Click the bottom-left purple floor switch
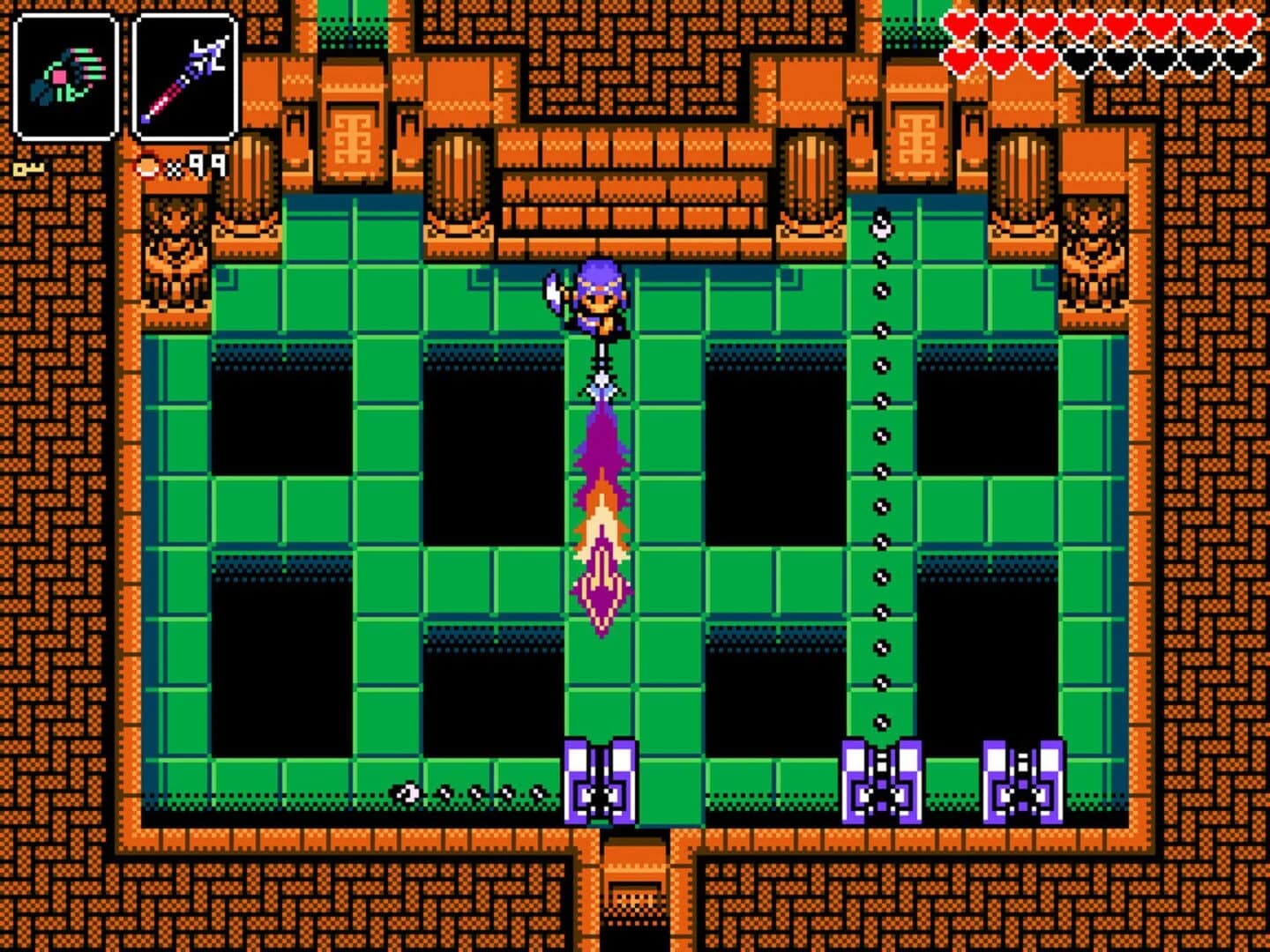This screenshot has width=1270, height=952. pyautogui.click(x=600, y=780)
